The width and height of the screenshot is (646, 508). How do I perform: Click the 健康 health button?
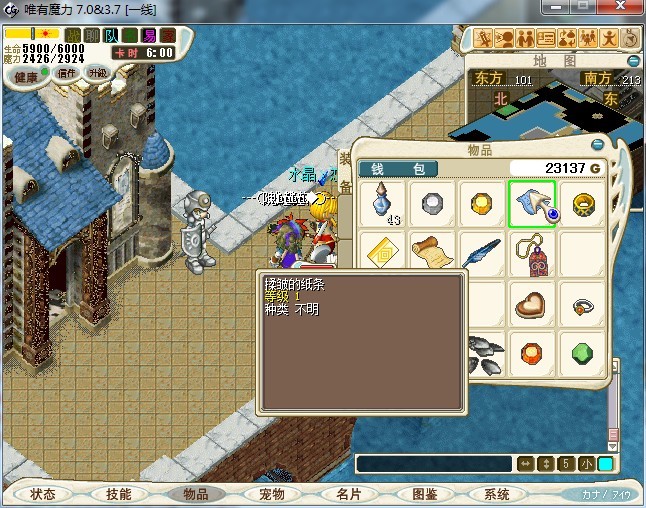(26, 76)
